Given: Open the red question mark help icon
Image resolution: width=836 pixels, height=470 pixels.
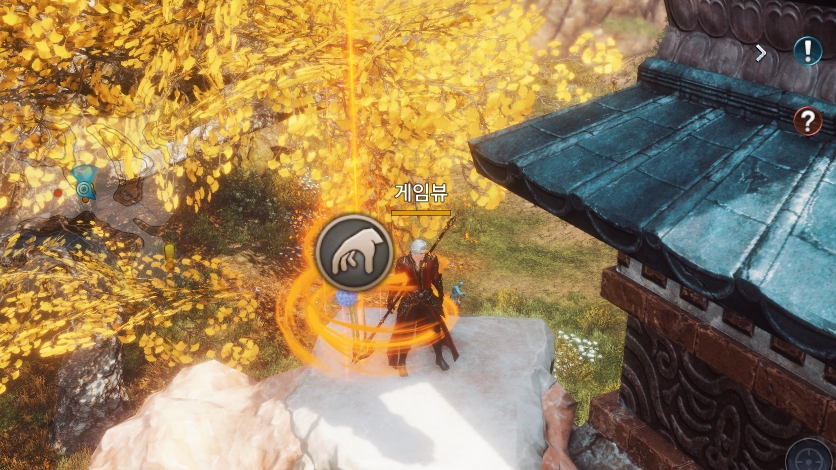Looking at the screenshot, I should (807, 121).
